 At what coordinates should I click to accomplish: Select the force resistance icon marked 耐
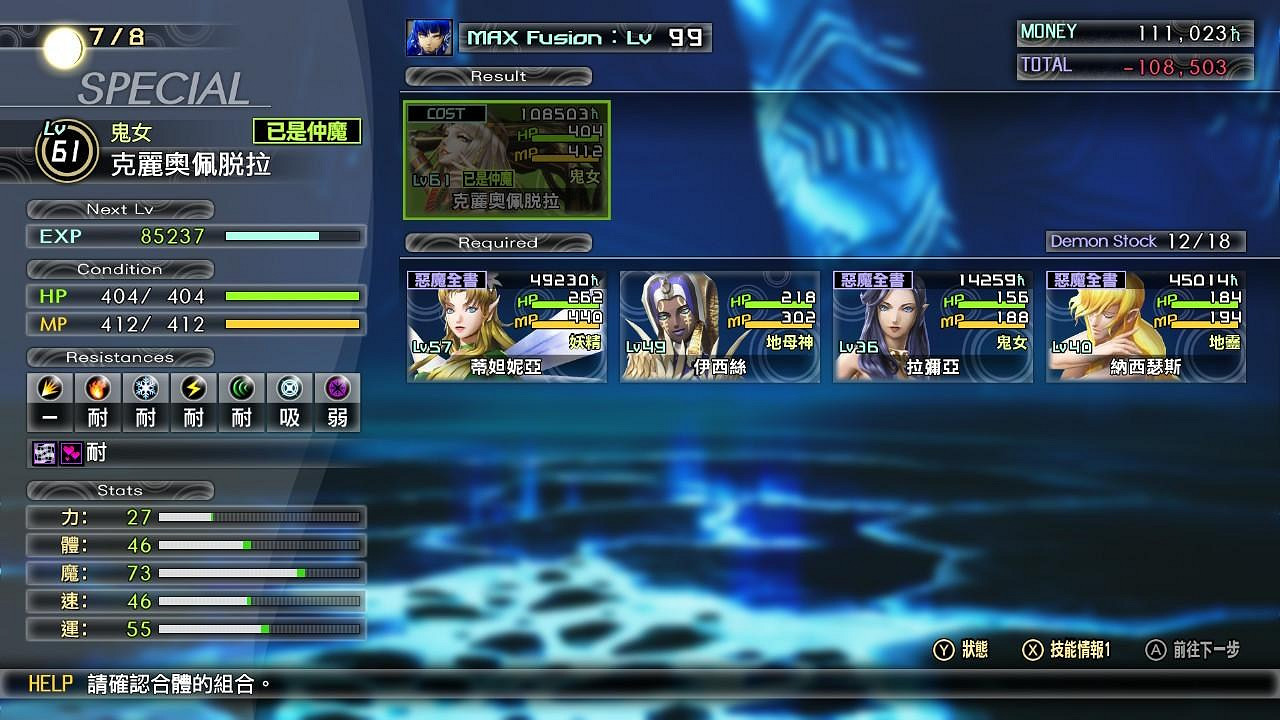click(242, 388)
